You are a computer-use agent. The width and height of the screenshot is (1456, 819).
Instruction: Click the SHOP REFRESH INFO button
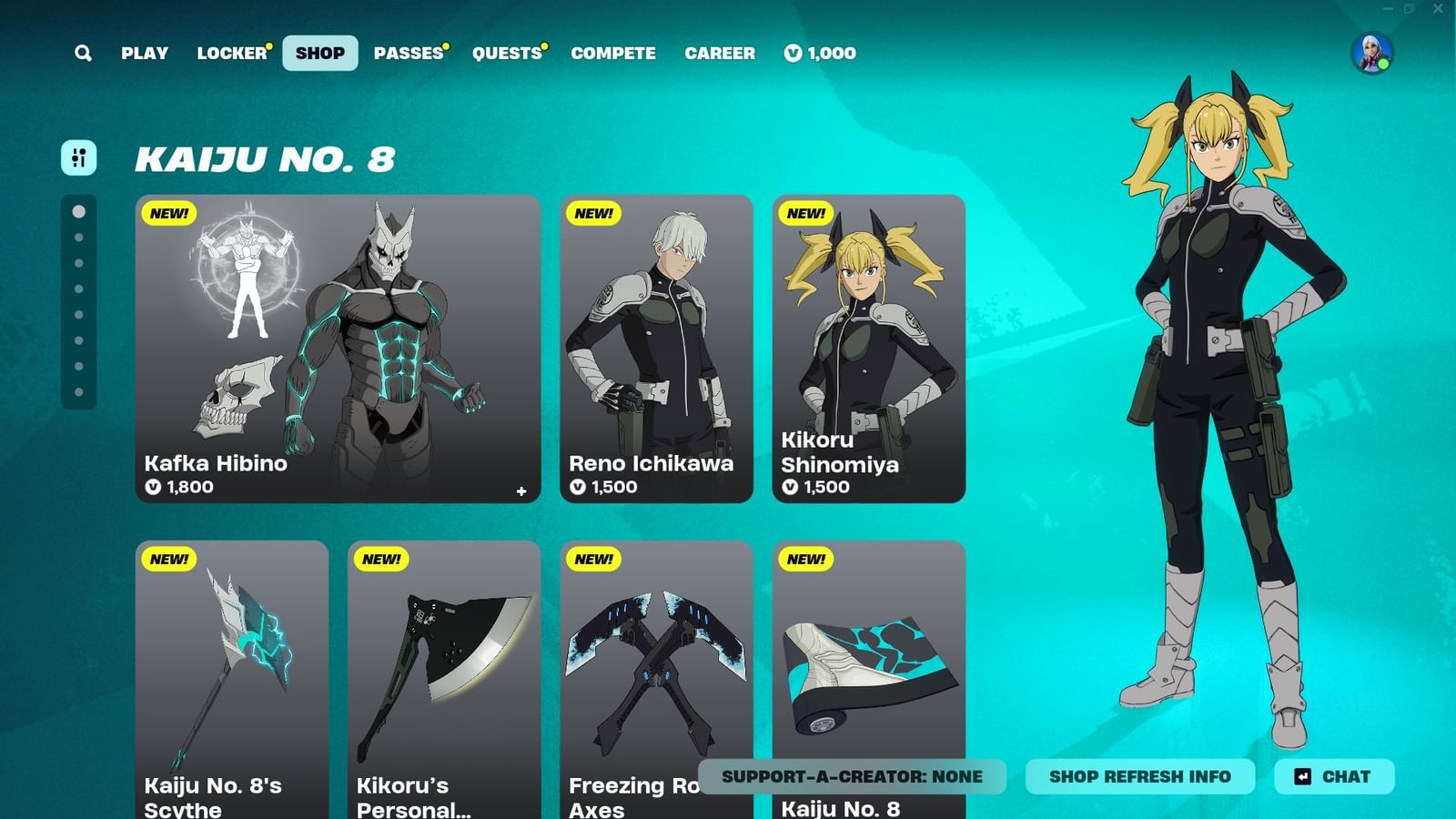[1141, 776]
